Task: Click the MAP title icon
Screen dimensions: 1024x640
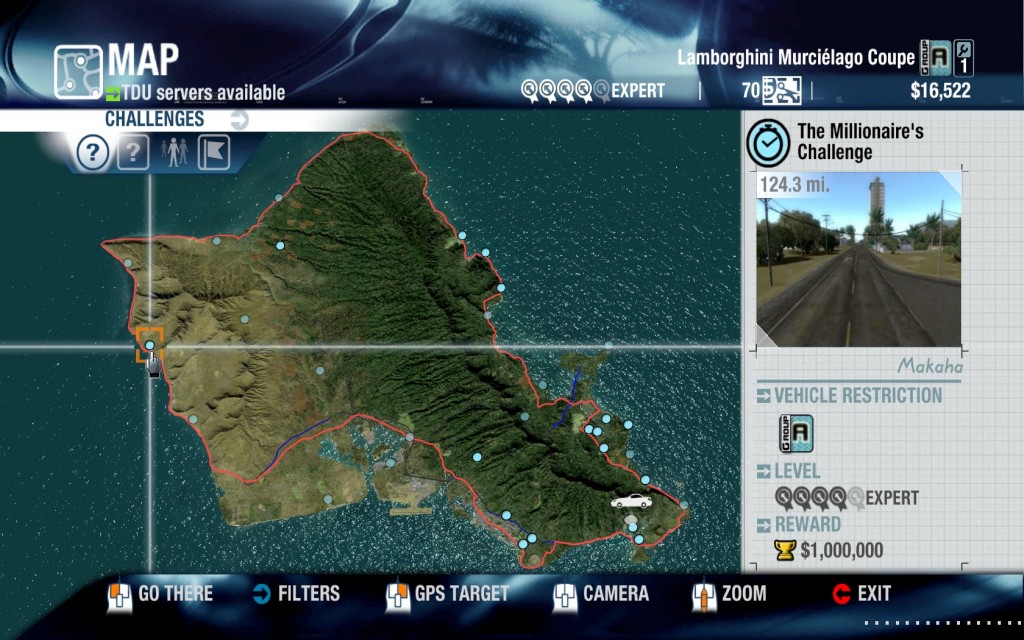Action: pyautogui.click(x=78, y=70)
